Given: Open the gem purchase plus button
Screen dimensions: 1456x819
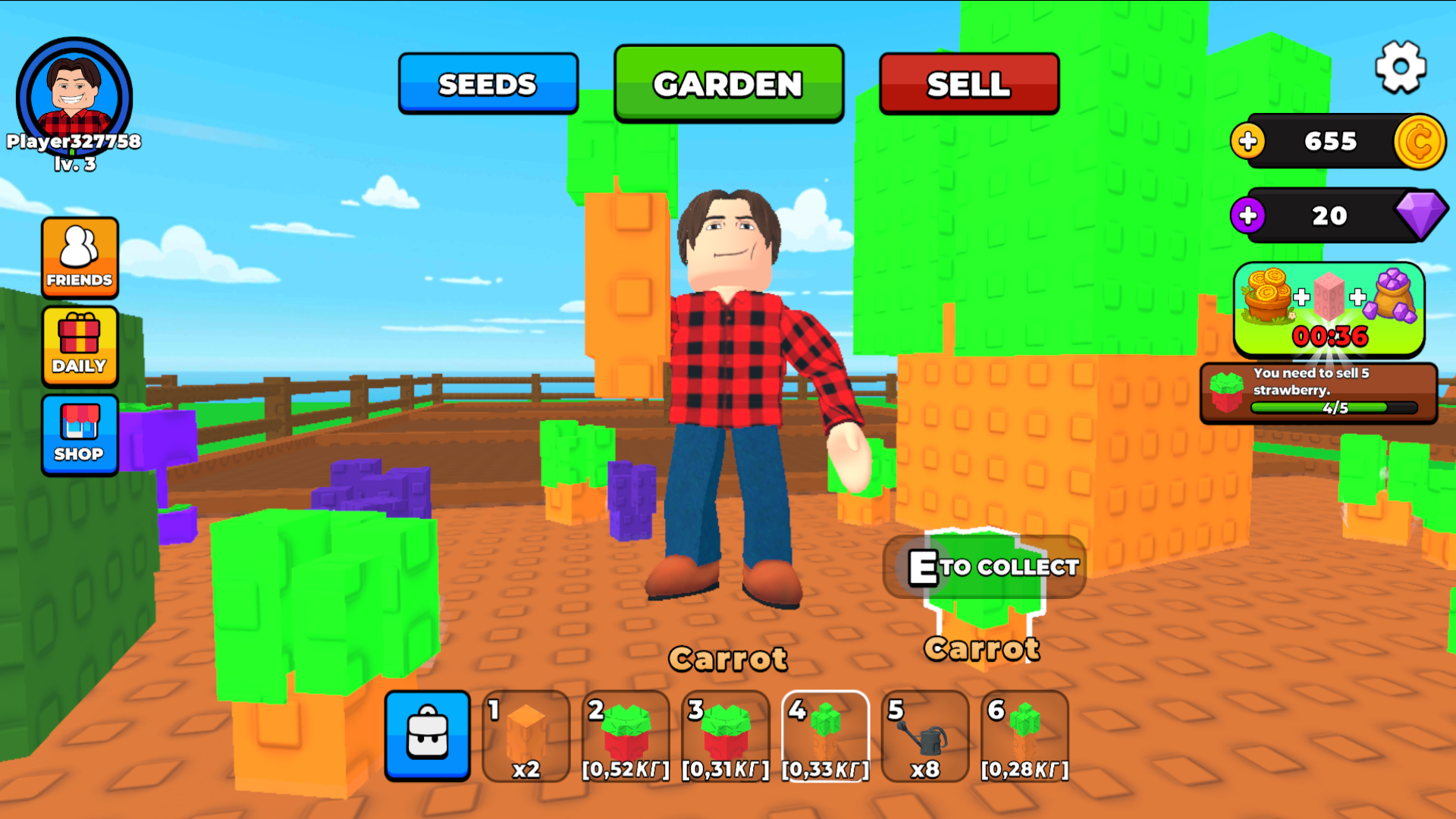Looking at the screenshot, I should (1247, 216).
